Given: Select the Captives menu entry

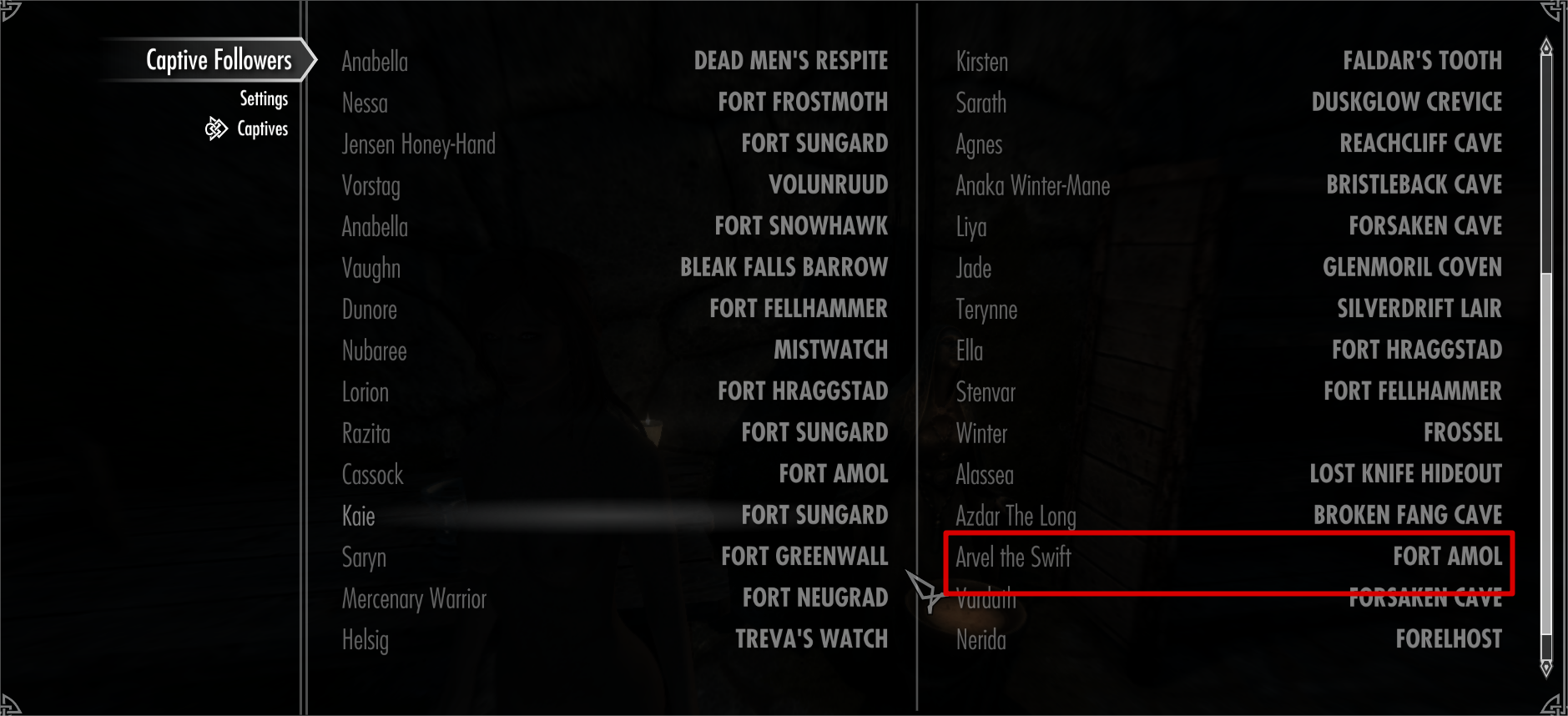Looking at the screenshot, I should pos(262,129).
